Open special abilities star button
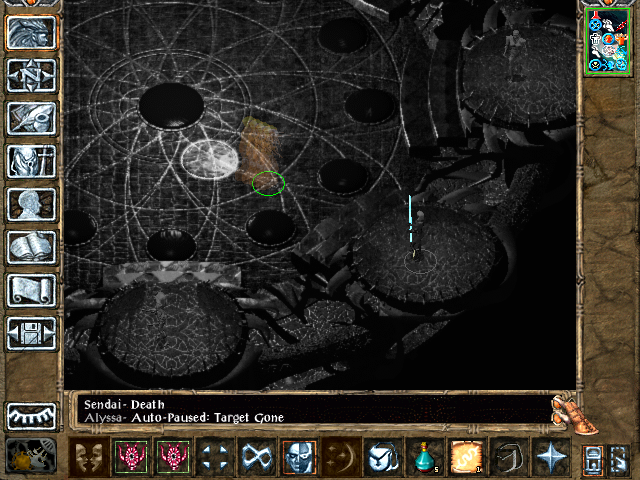 (x=550, y=458)
